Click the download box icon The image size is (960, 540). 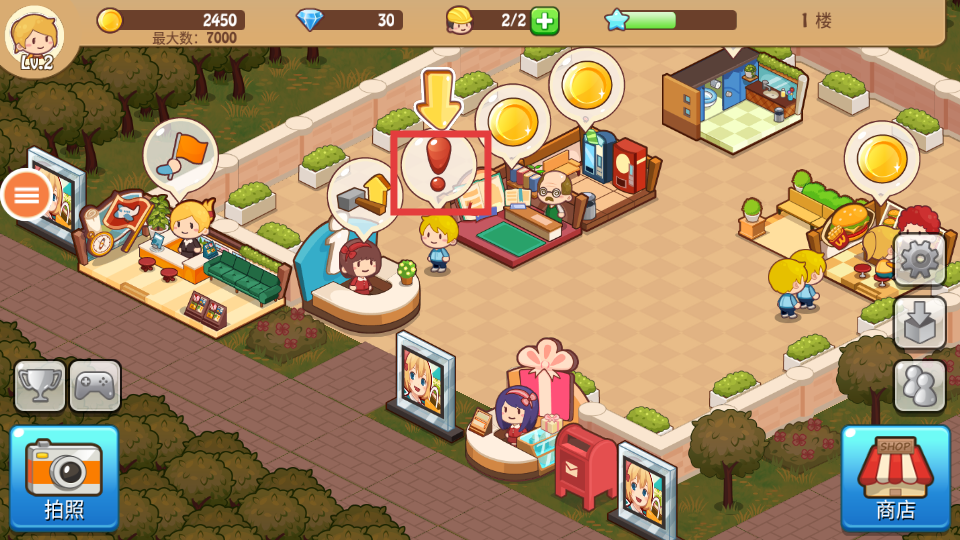point(919,322)
